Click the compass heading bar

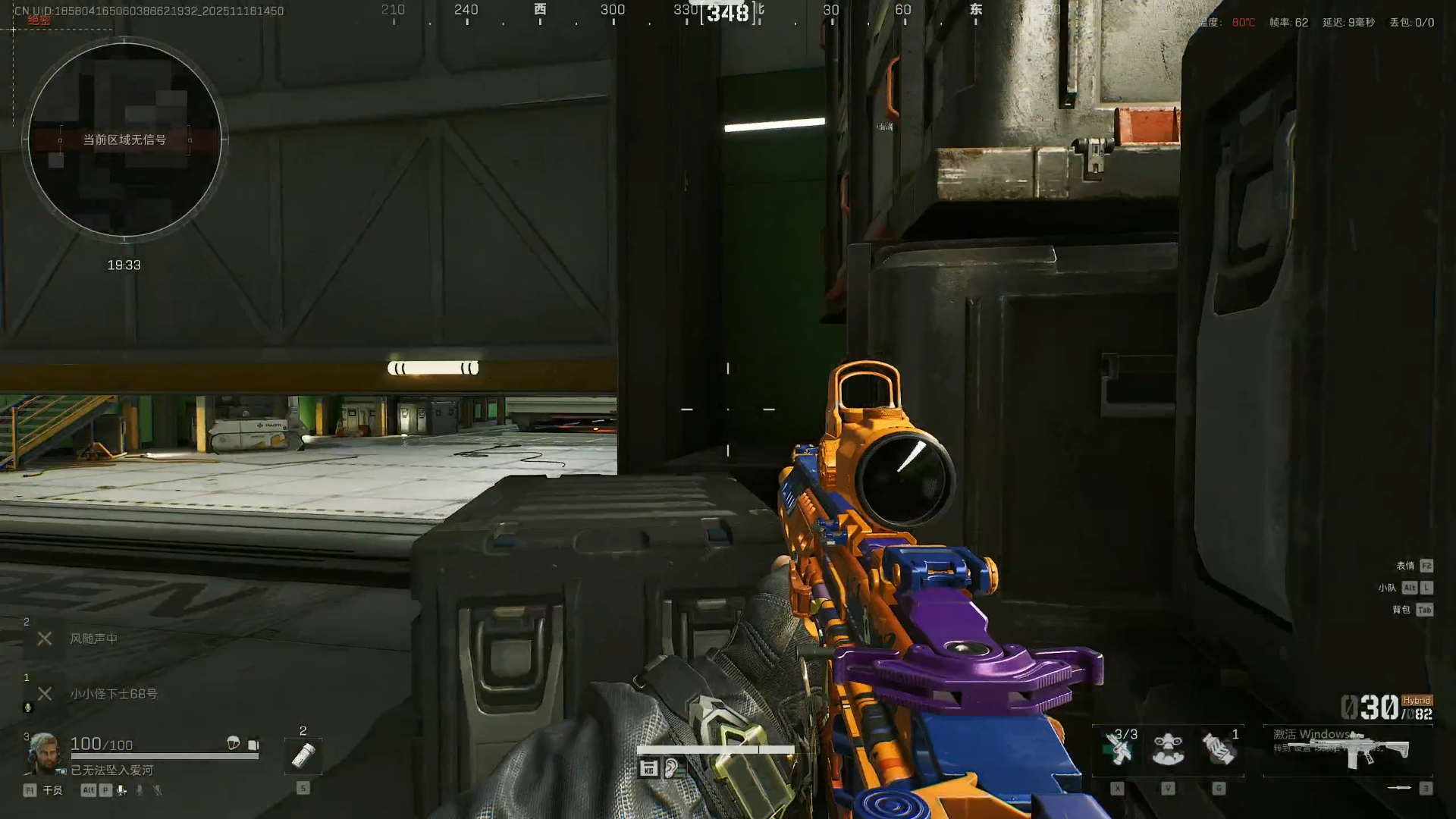click(728, 12)
